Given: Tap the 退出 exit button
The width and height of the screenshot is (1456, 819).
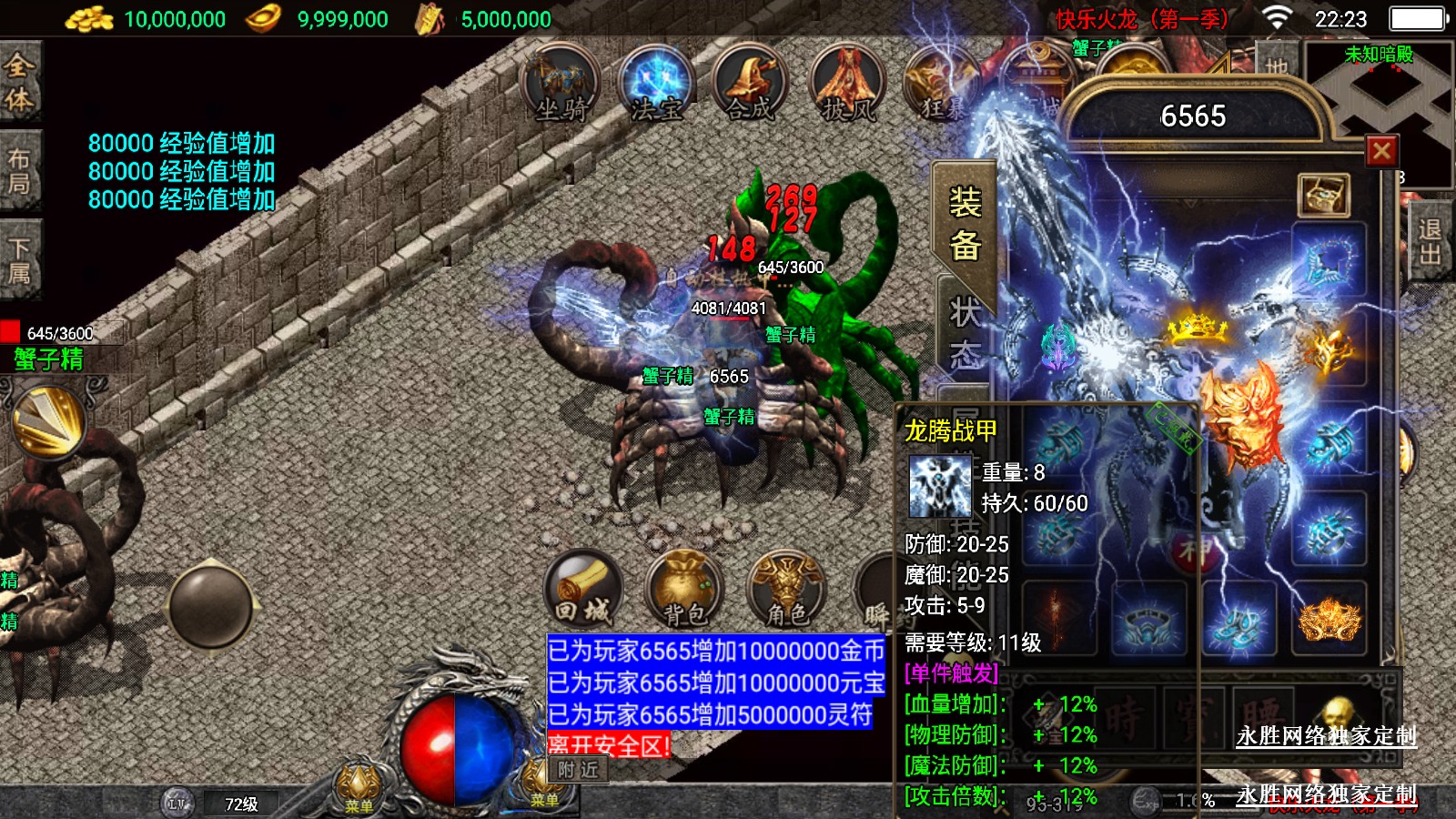Looking at the screenshot, I should (x=1430, y=242).
